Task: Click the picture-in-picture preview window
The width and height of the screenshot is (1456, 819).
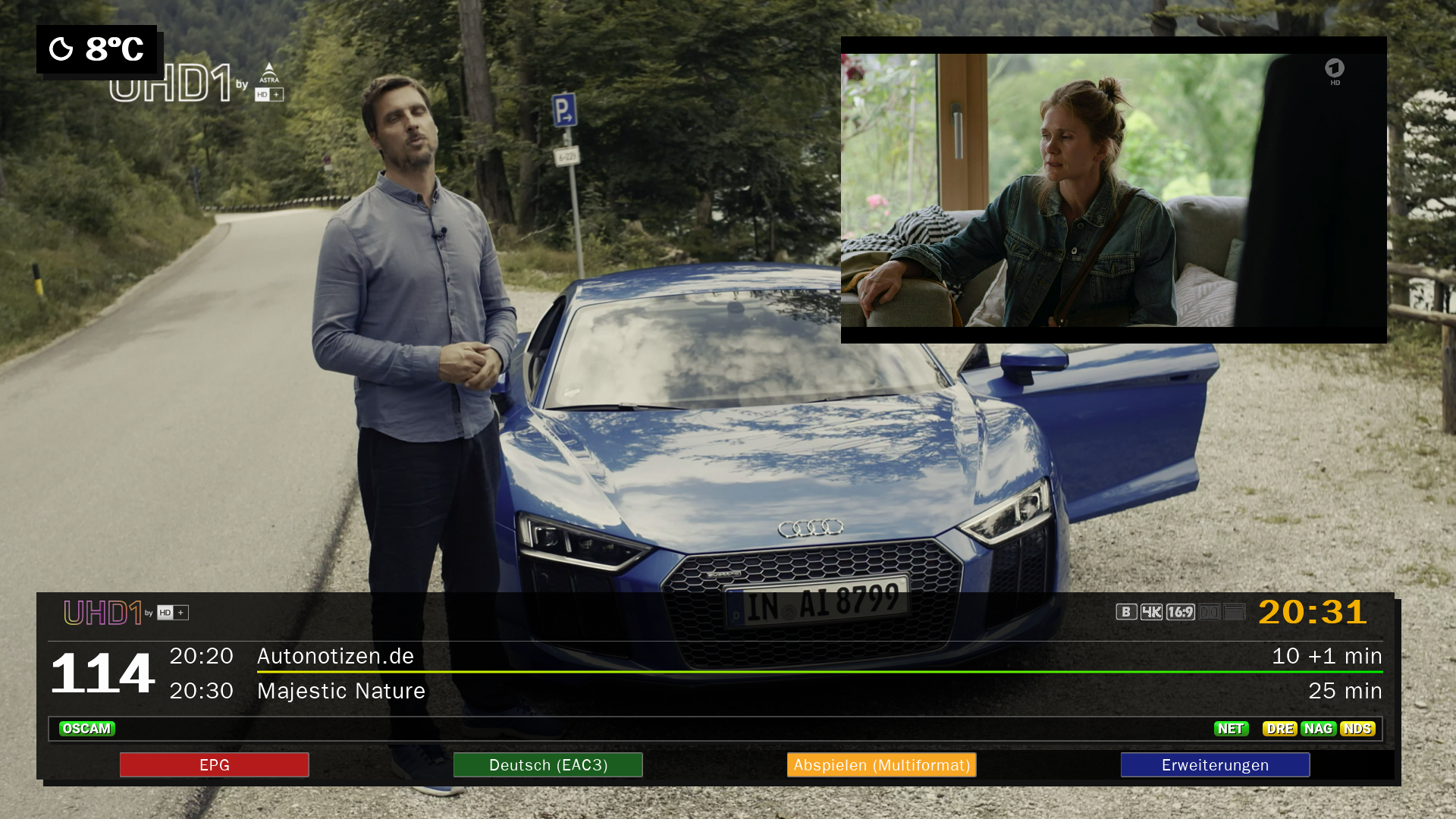Action: 1113,190
